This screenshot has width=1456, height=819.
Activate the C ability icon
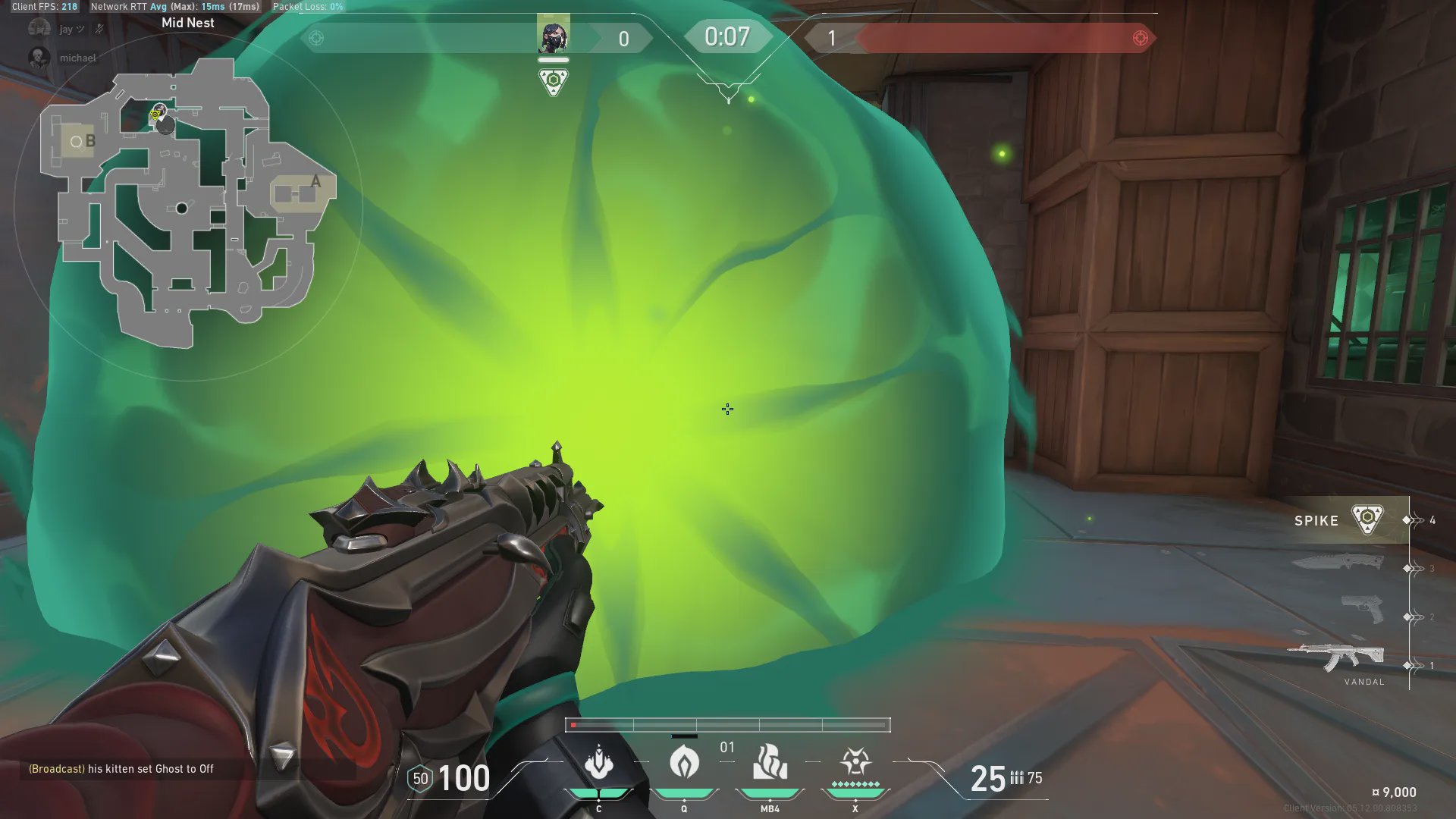[599, 762]
